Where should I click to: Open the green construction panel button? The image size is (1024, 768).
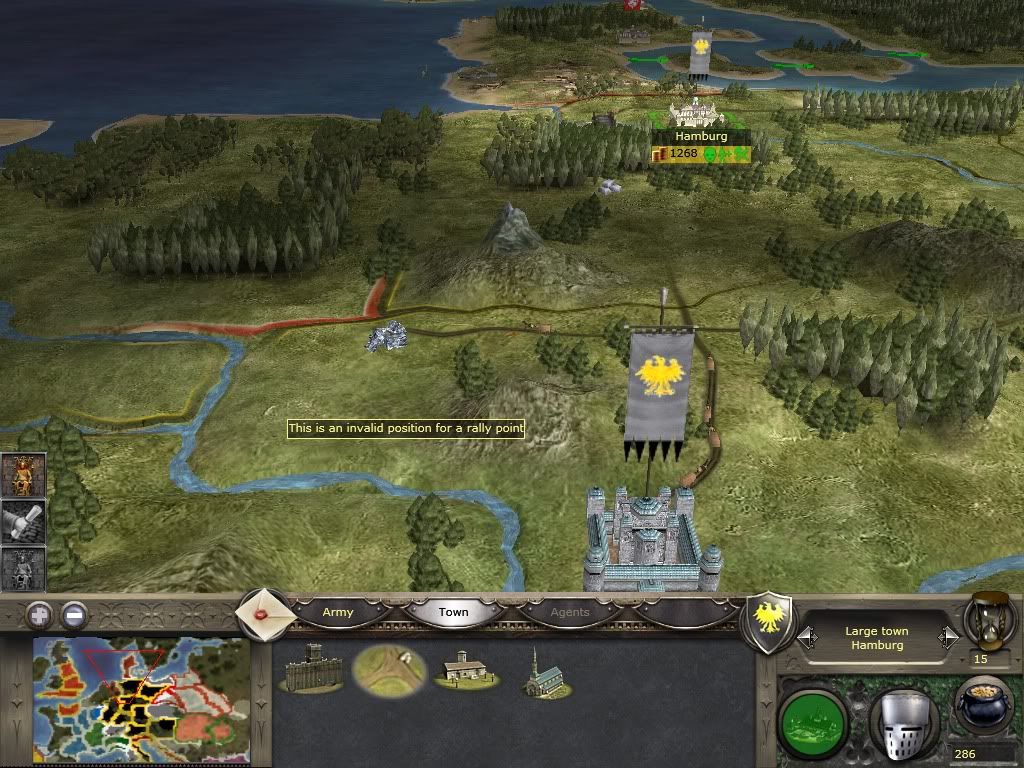pyautogui.click(x=813, y=717)
